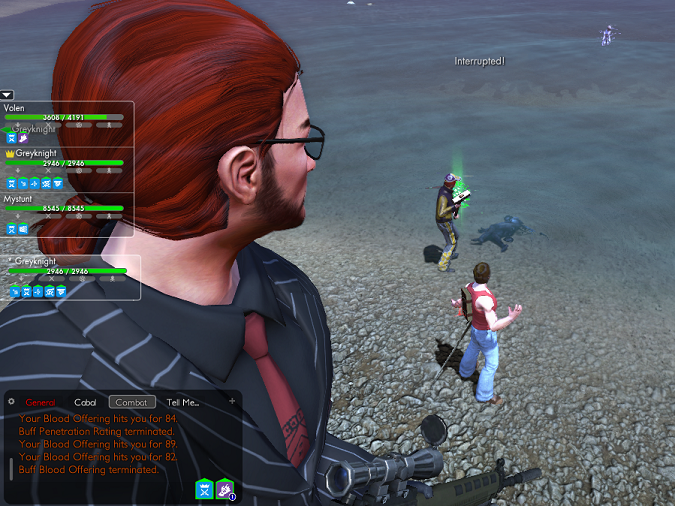Click the crossed-swords buff icon near chat
The width and height of the screenshot is (675, 506).
point(204,488)
